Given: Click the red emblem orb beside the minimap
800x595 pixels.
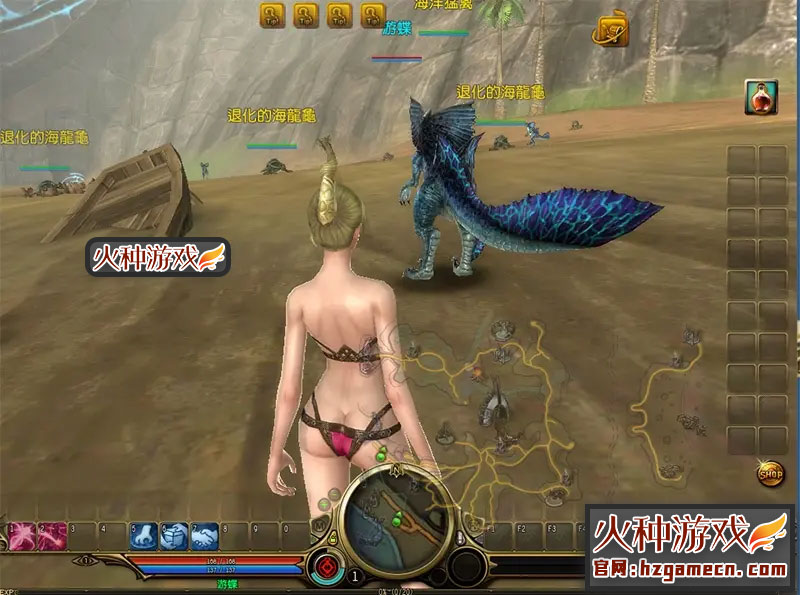Looking at the screenshot, I should click(324, 564).
